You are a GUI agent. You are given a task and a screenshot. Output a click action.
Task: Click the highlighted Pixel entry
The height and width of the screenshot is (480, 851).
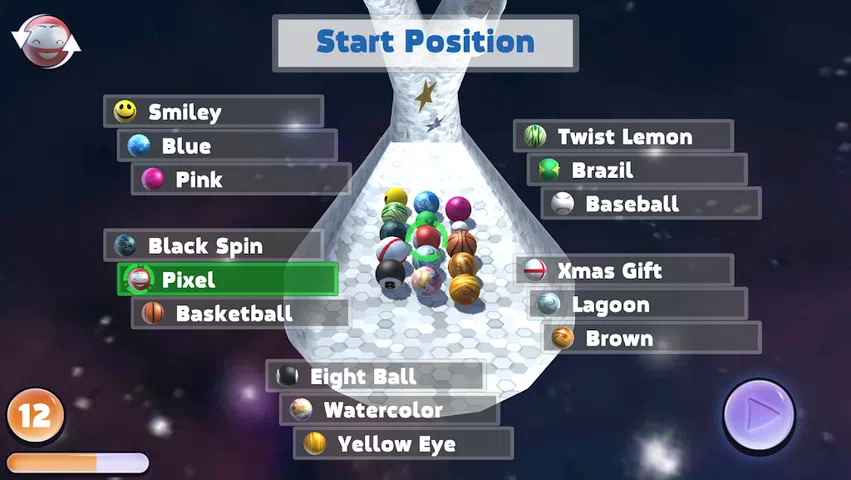pos(227,279)
